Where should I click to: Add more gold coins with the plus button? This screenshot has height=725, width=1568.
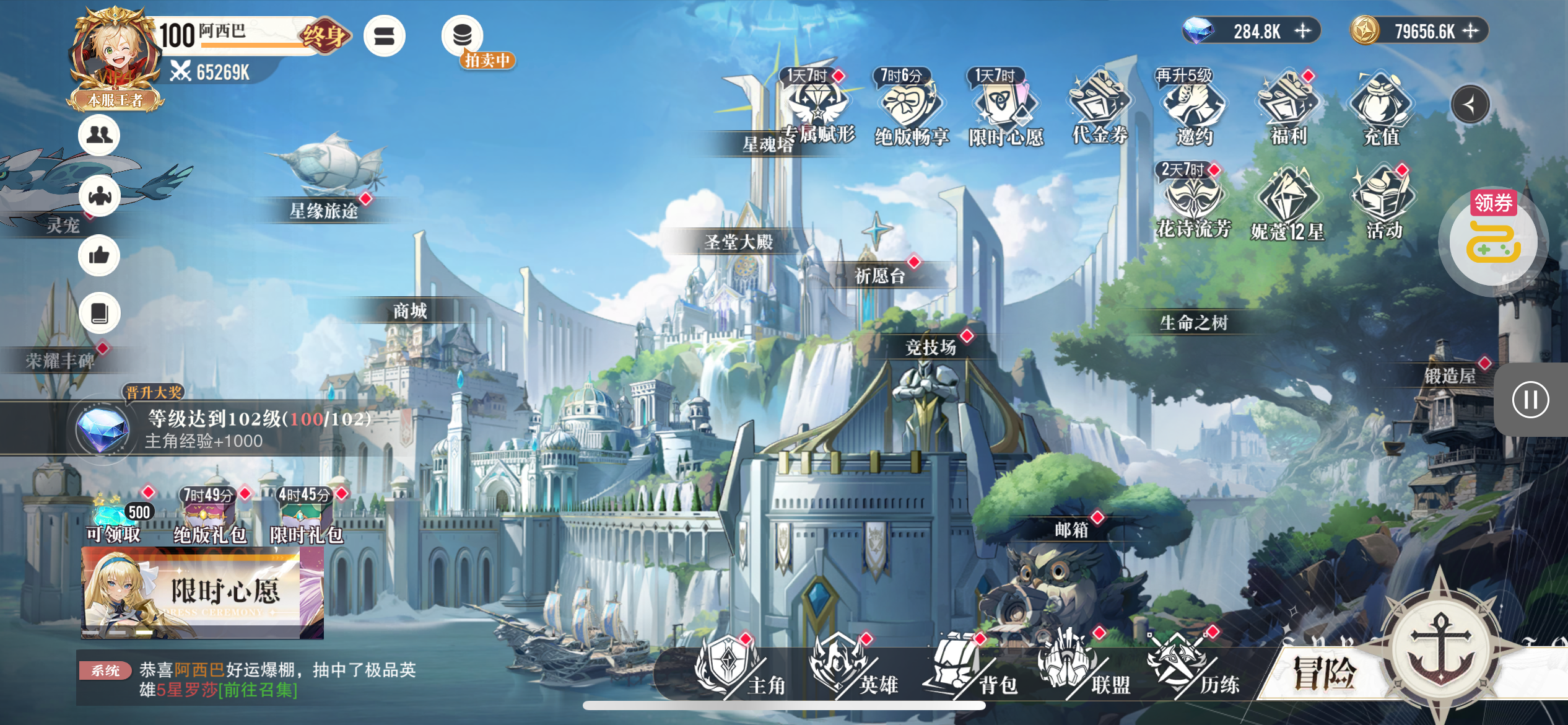[x=1471, y=31]
